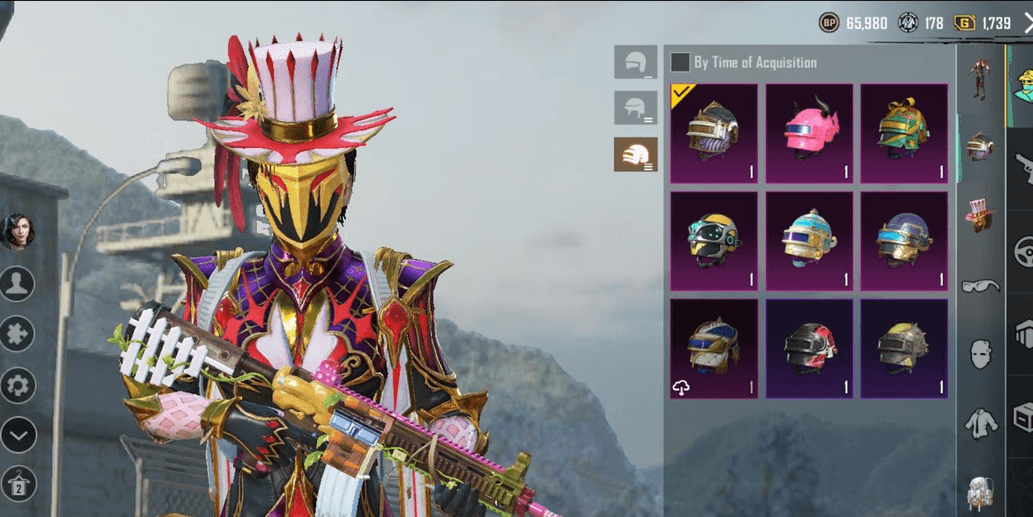Select the pink horned helmet skin

pyautogui.click(x=809, y=133)
